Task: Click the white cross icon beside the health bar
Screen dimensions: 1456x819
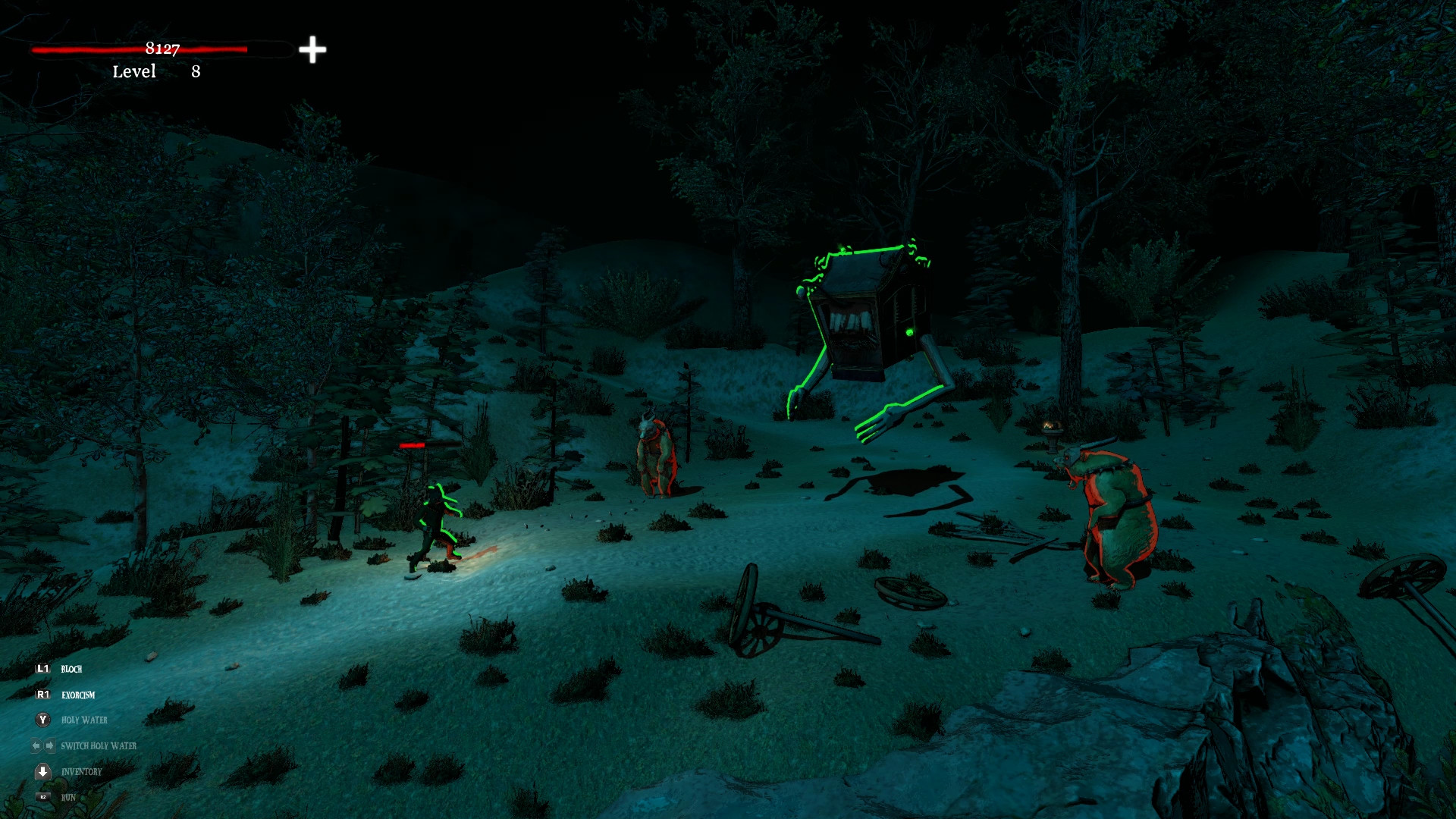Action: pos(312,50)
